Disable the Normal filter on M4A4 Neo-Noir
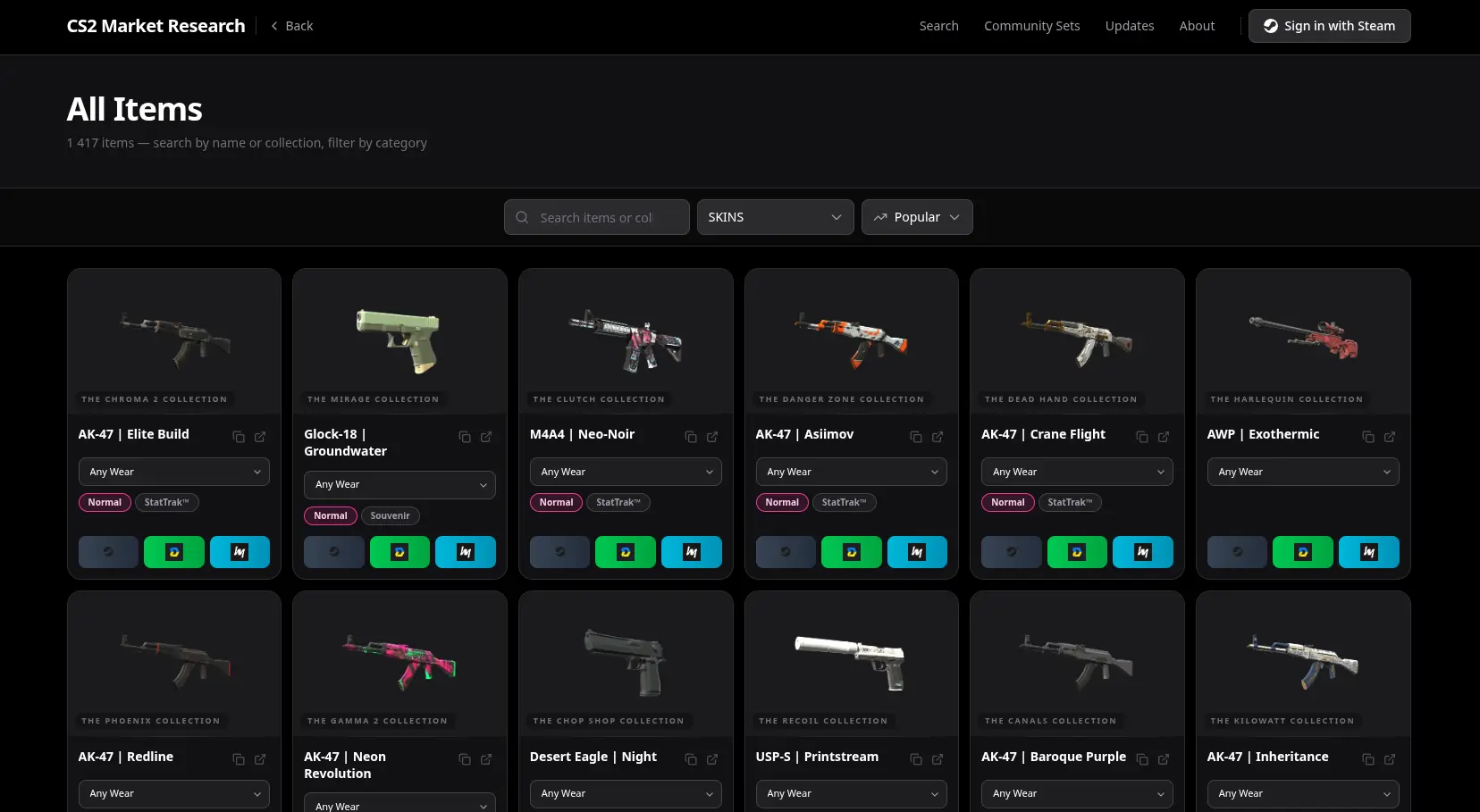Screen dimensions: 1480x812 tap(556, 502)
